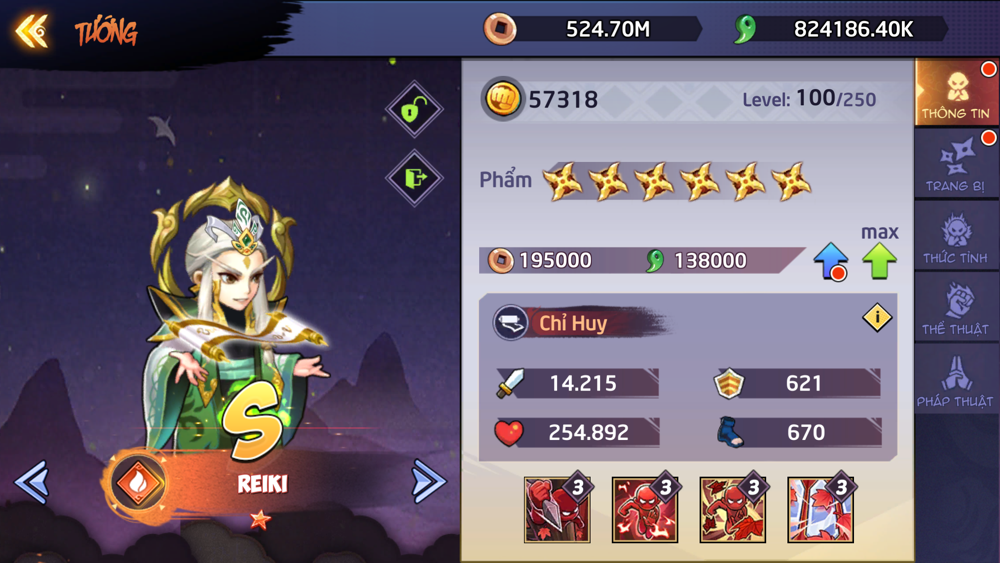Open the Trang Bị tab

(955, 165)
